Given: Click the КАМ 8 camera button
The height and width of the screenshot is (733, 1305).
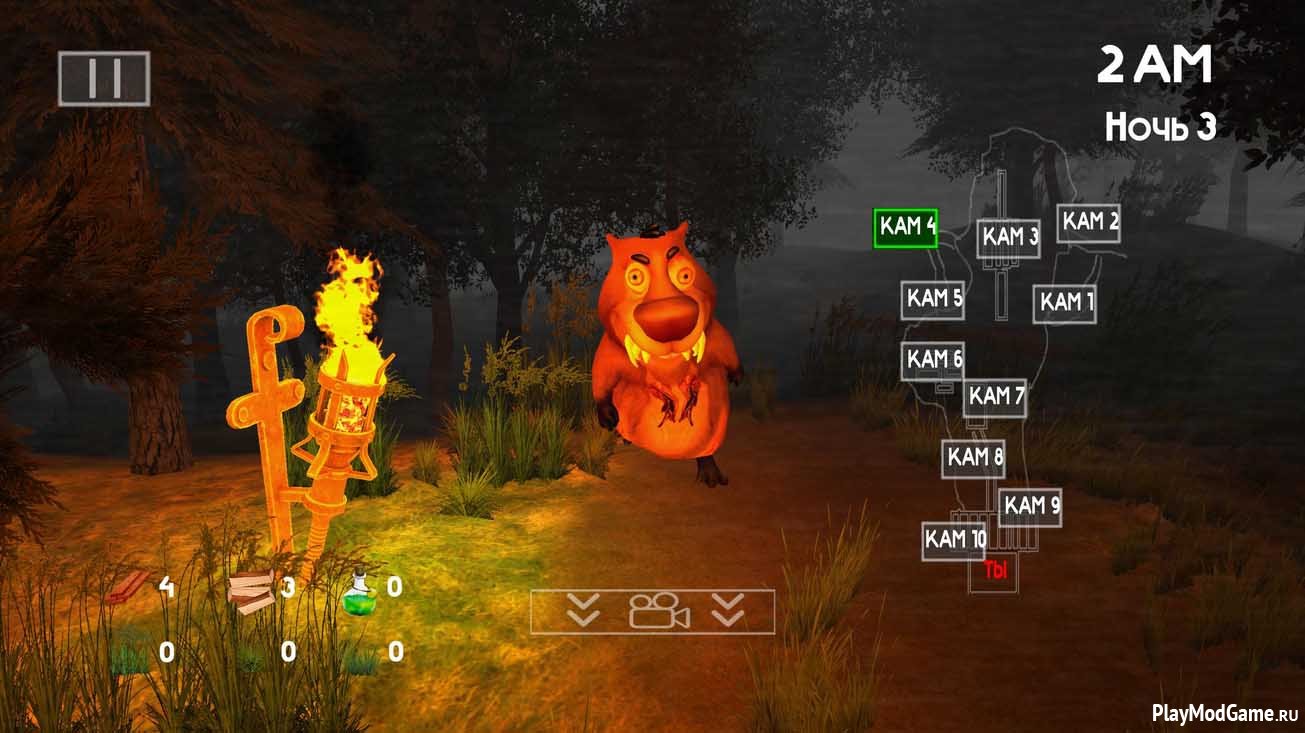Looking at the screenshot, I should [x=973, y=458].
